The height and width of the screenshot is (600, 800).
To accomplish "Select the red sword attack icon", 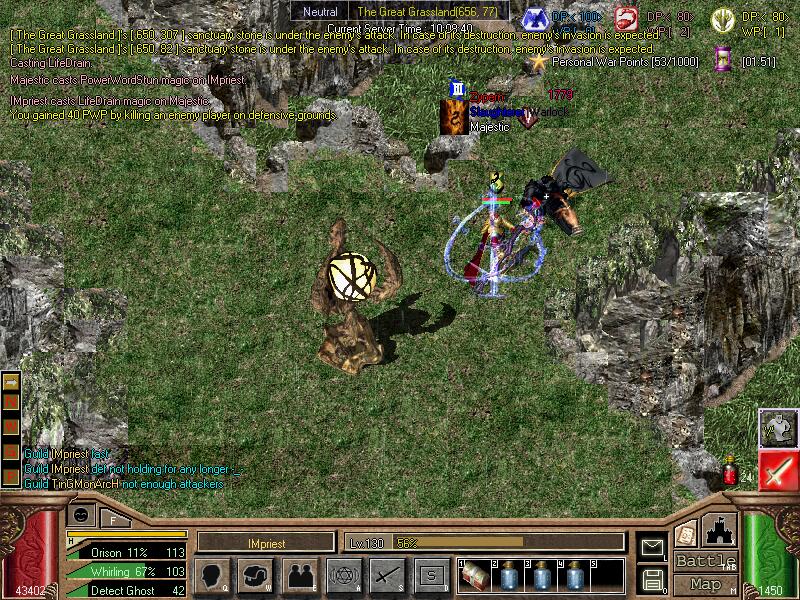I will (777, 470).
